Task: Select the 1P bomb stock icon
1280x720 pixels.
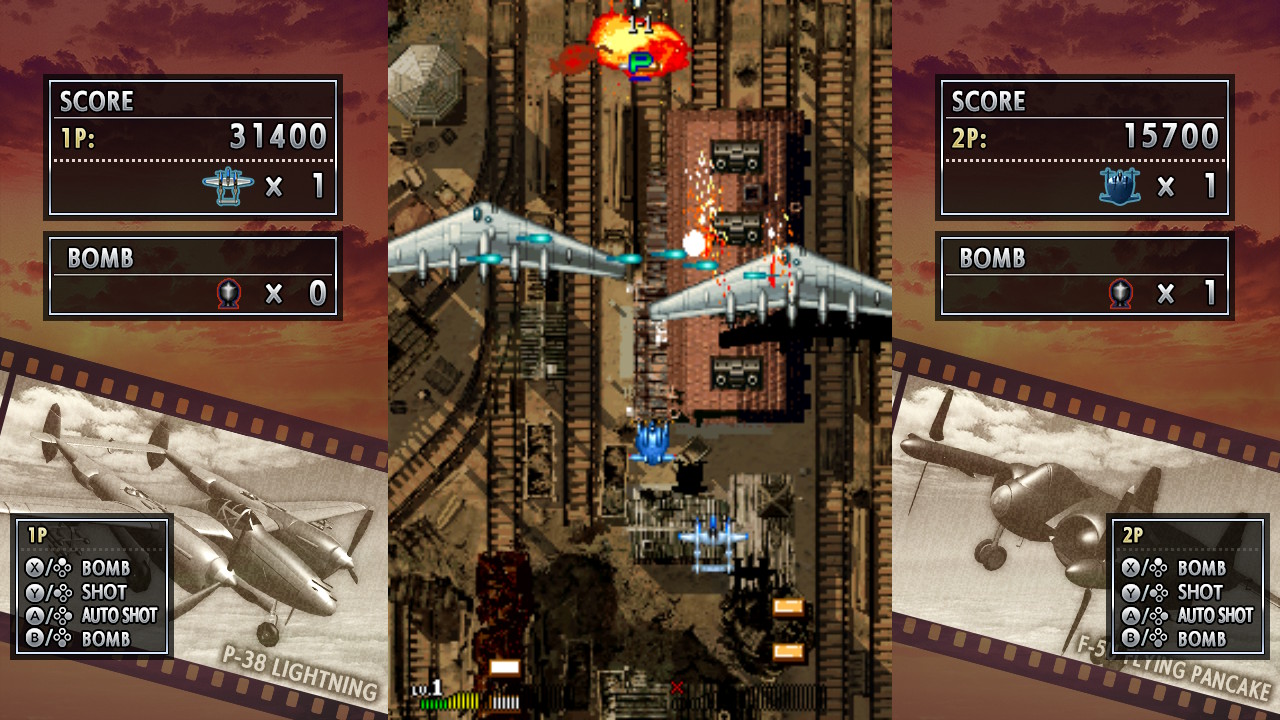Action: click(228, 295)
